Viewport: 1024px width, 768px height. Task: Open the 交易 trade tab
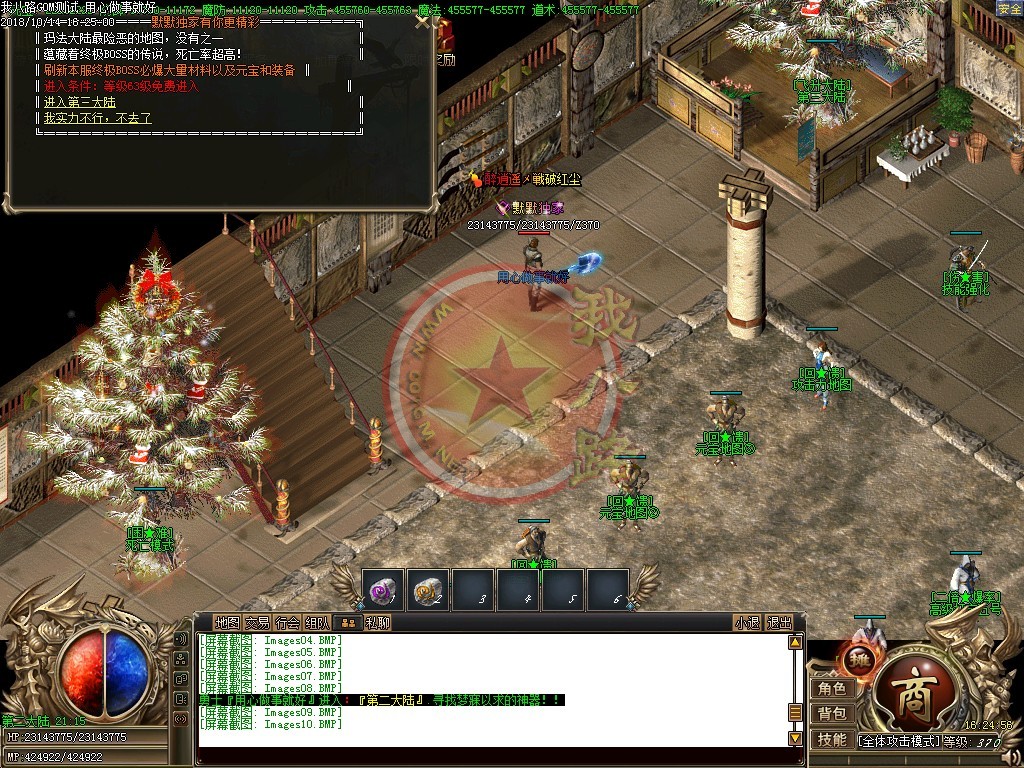click(x=257, y=622)
